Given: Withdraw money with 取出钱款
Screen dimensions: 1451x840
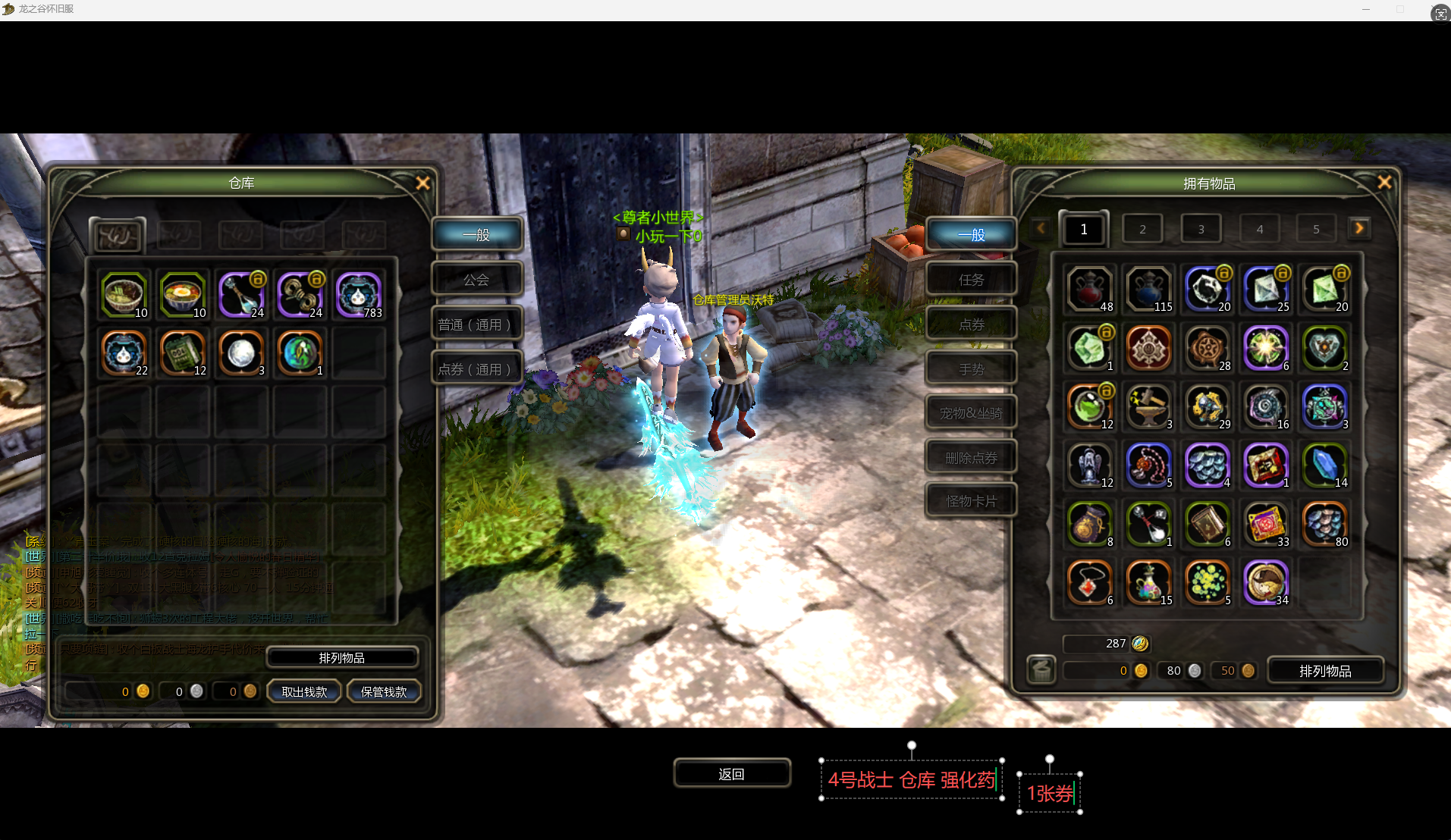Looking at the screenshot, I should point(304,691).
